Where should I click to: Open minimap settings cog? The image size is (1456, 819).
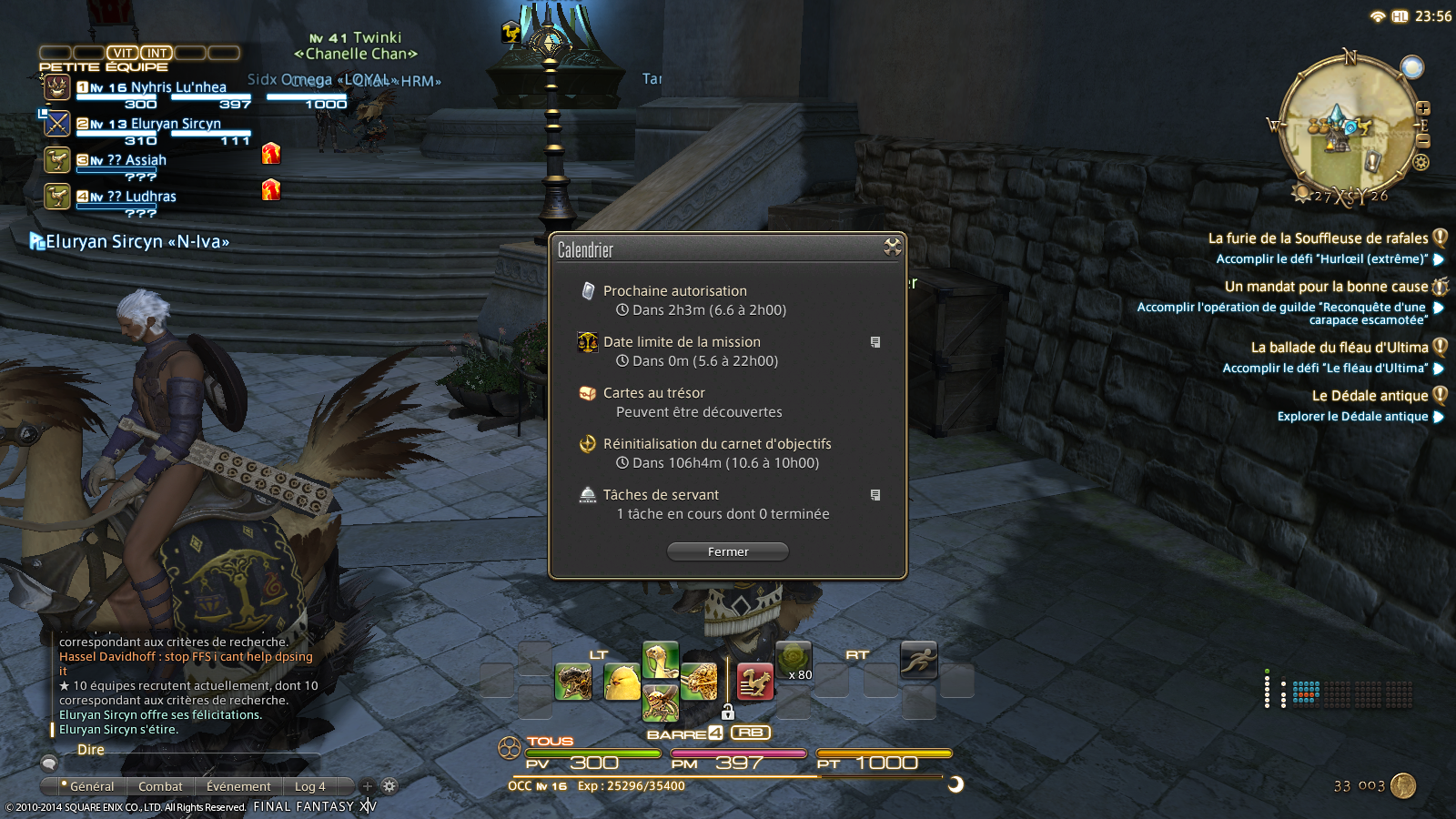click(x=1421, y=163)
